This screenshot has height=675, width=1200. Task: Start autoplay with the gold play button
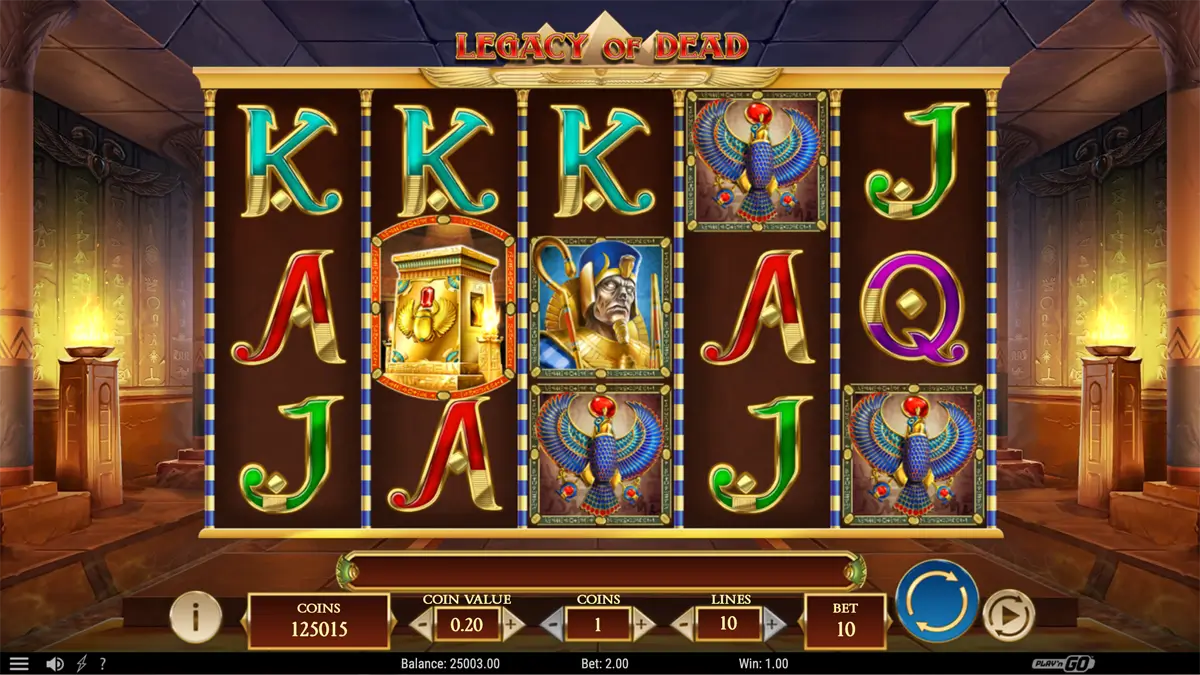[x=1007, y=614]
